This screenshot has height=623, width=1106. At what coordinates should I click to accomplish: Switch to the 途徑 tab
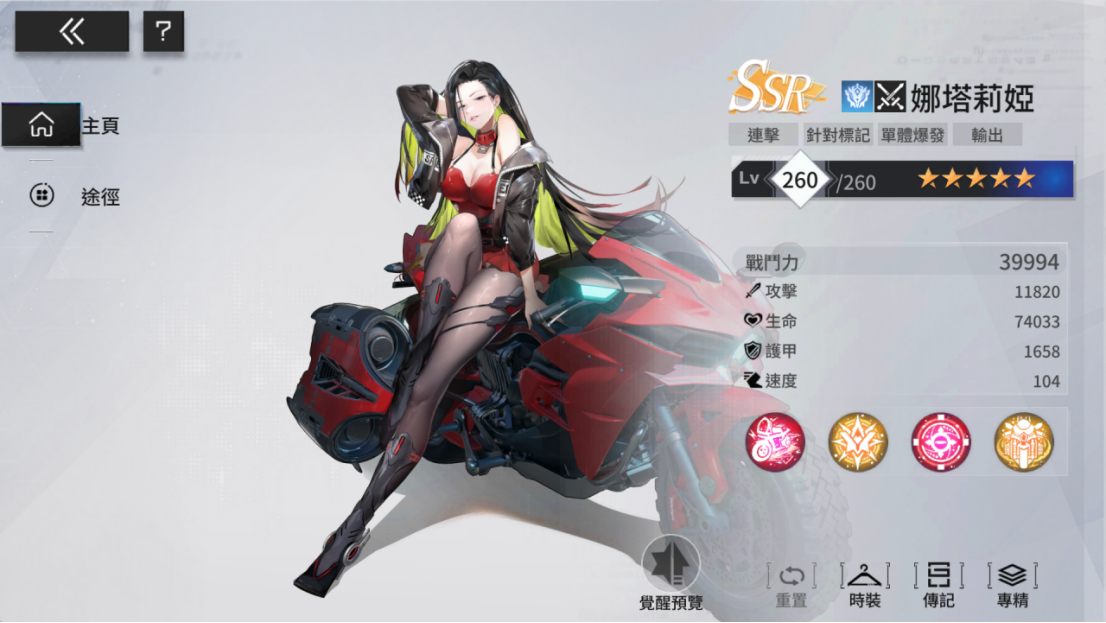[x=75, y=196]
